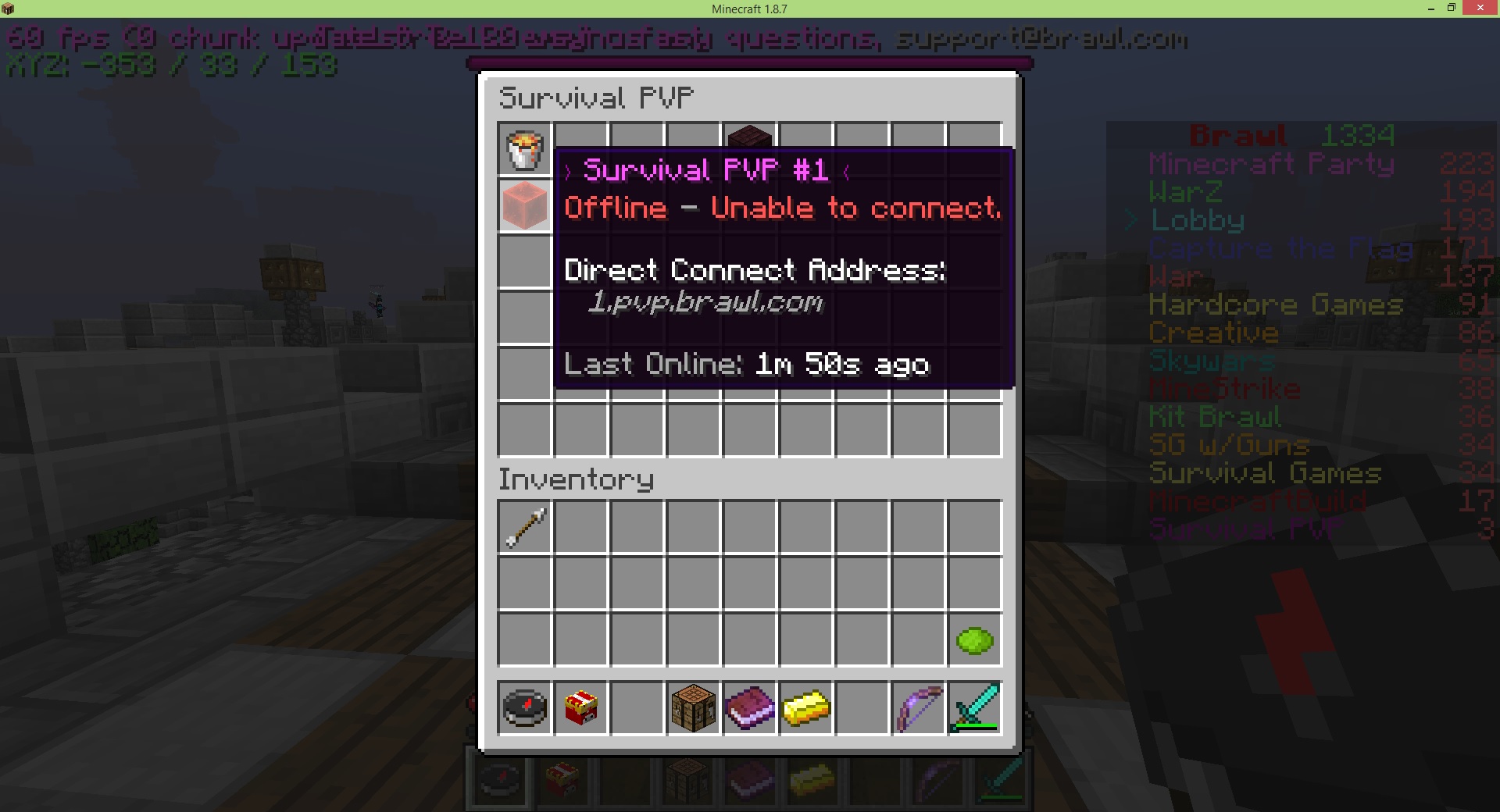Select the crafting table slot
This screenshot has width=1500, height=812.
693,708
